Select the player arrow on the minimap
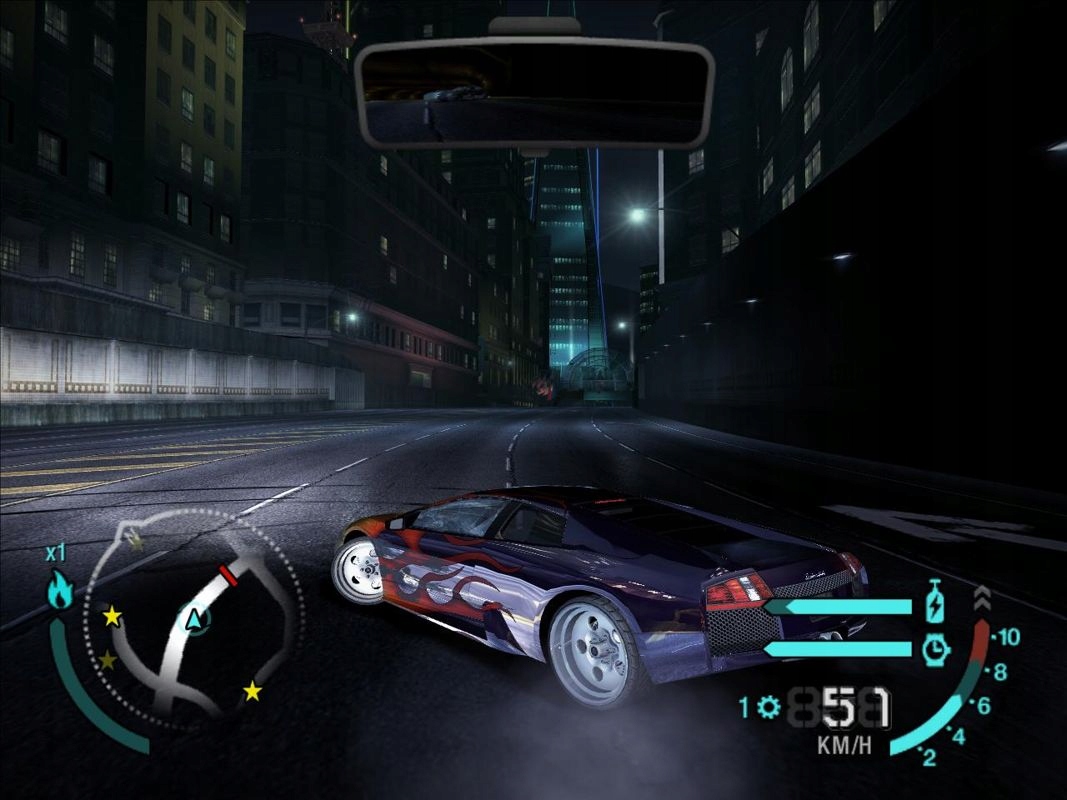Viewport: 1067px width, 800px height. 196,620
